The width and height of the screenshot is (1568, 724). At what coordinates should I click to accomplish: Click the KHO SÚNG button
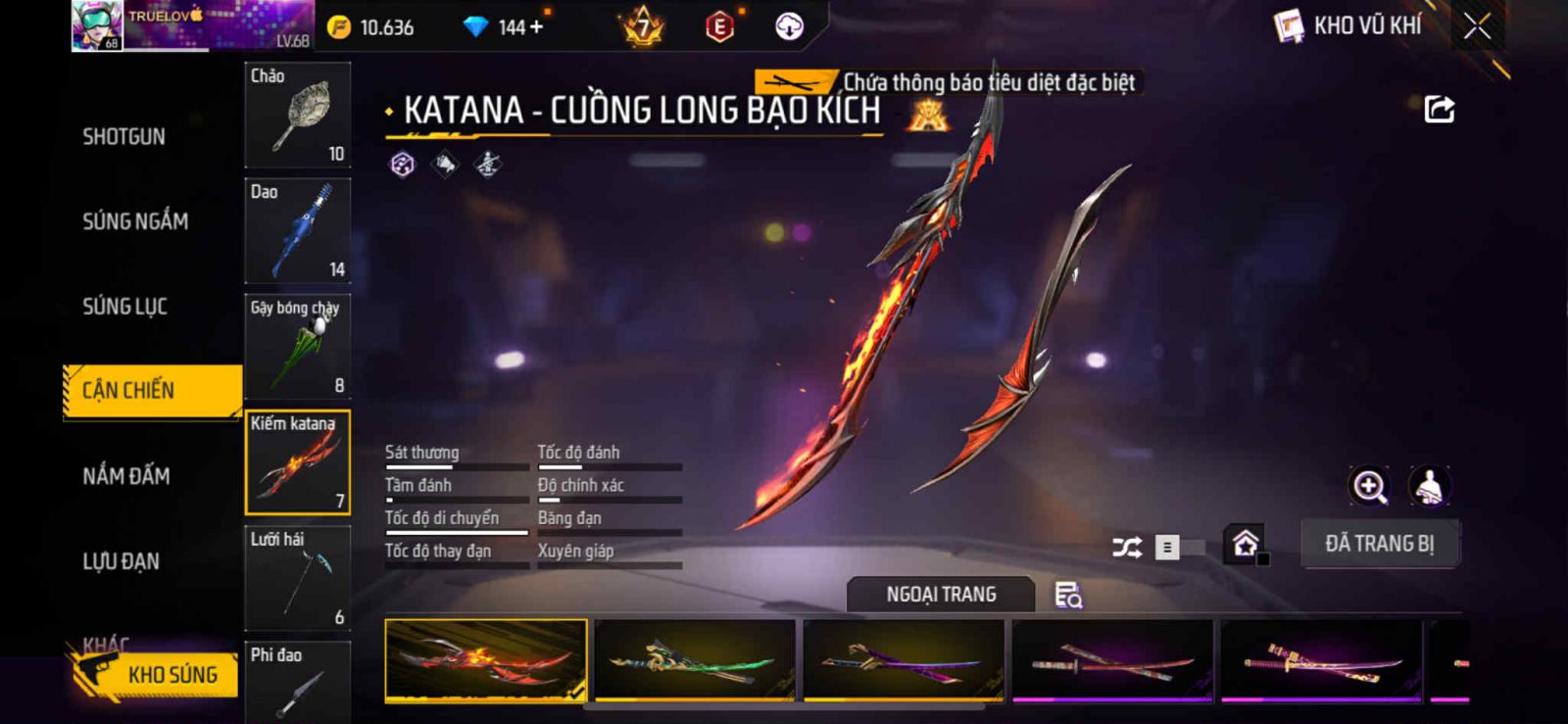click(x=157, y=675)
